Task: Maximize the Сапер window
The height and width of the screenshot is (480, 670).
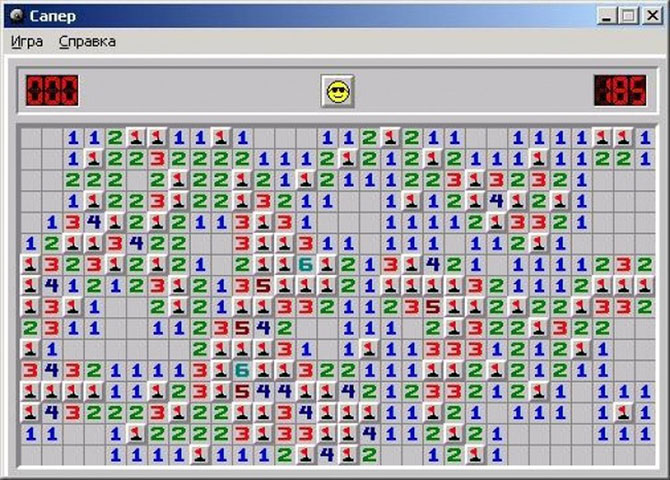Action: (628, 16)
